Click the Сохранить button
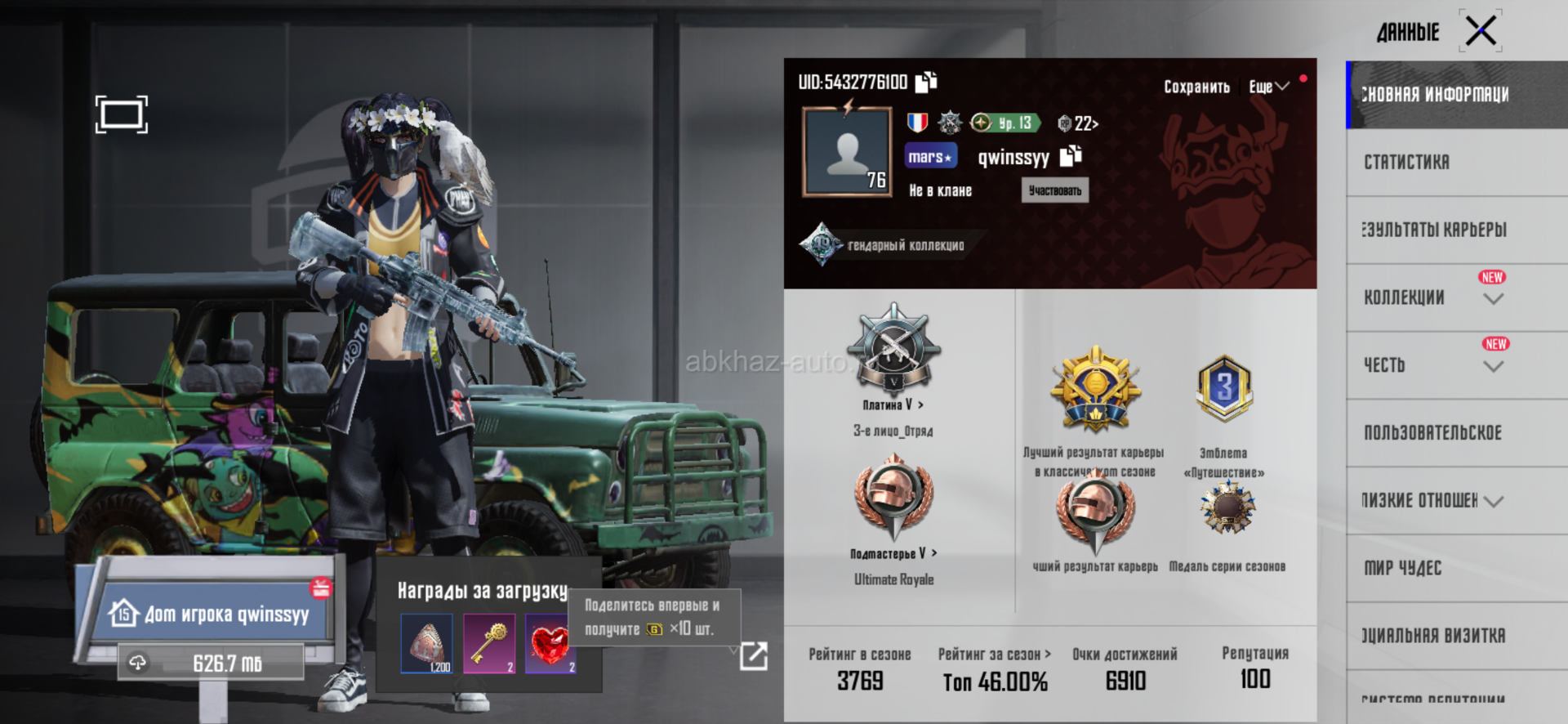Image resolution: width=1568 pixels, height=724 pixels. pos(1196,87)
